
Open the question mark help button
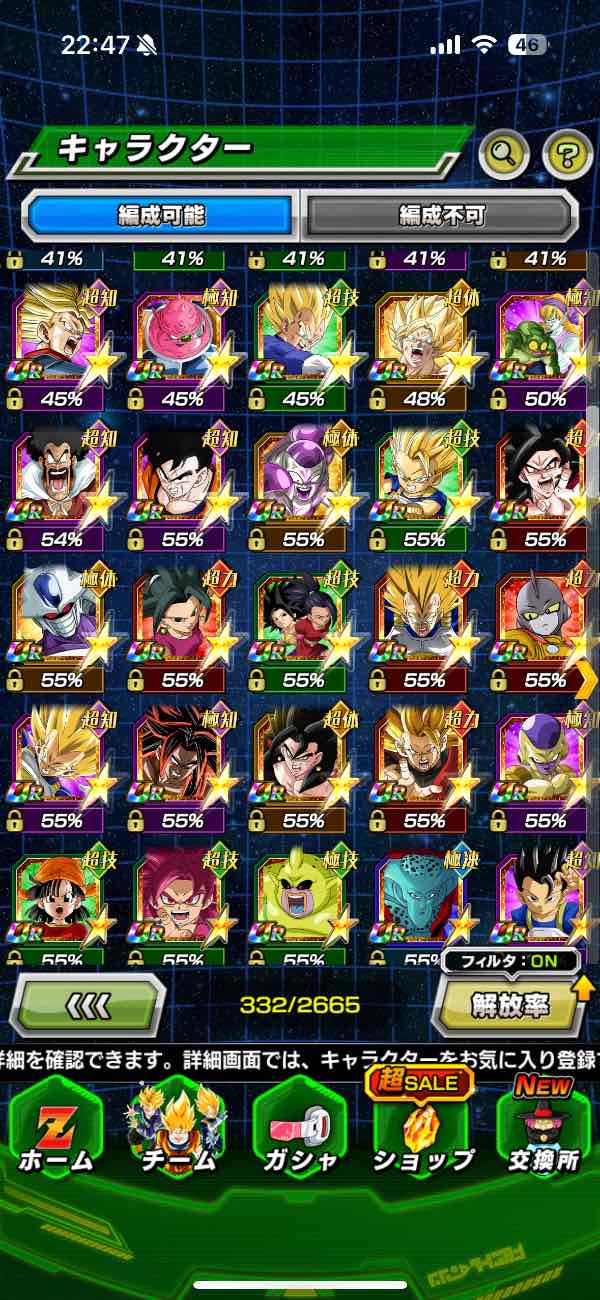(x=567, y=154)
